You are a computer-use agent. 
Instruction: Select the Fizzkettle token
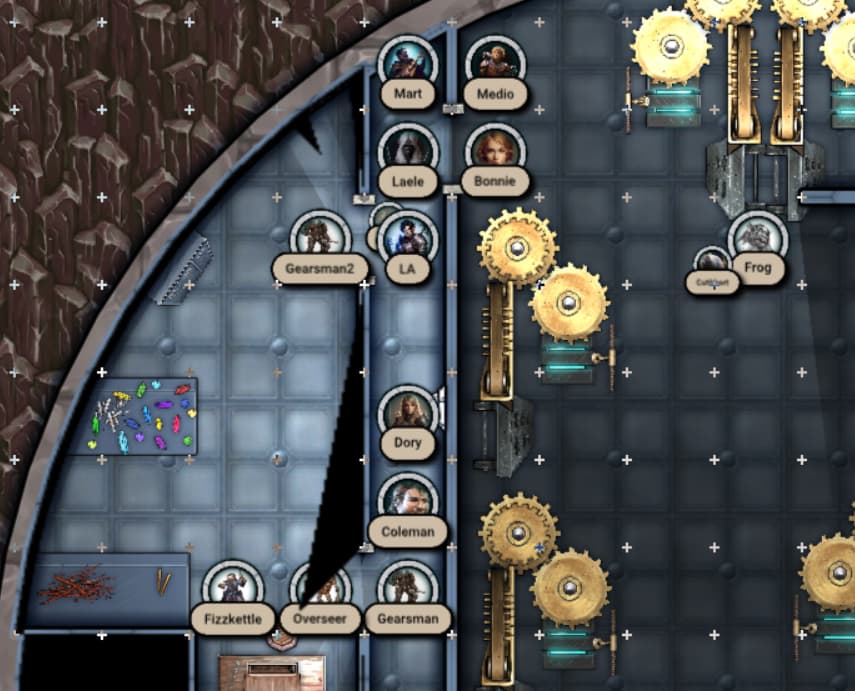(x=233, y=589)
